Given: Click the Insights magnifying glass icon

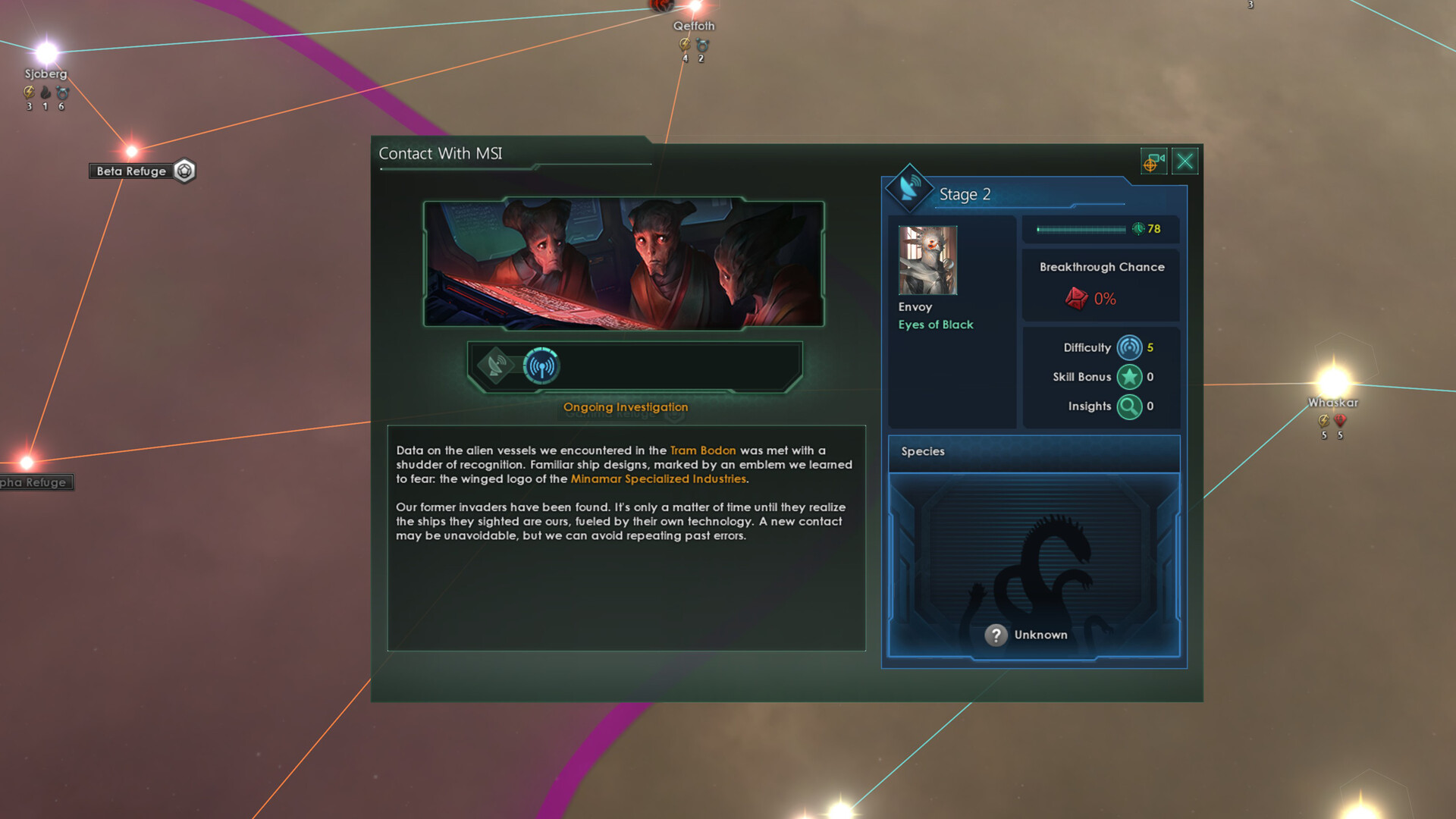Looking at the screenshot, I should pyautogui.click(x=1130, y=406).
